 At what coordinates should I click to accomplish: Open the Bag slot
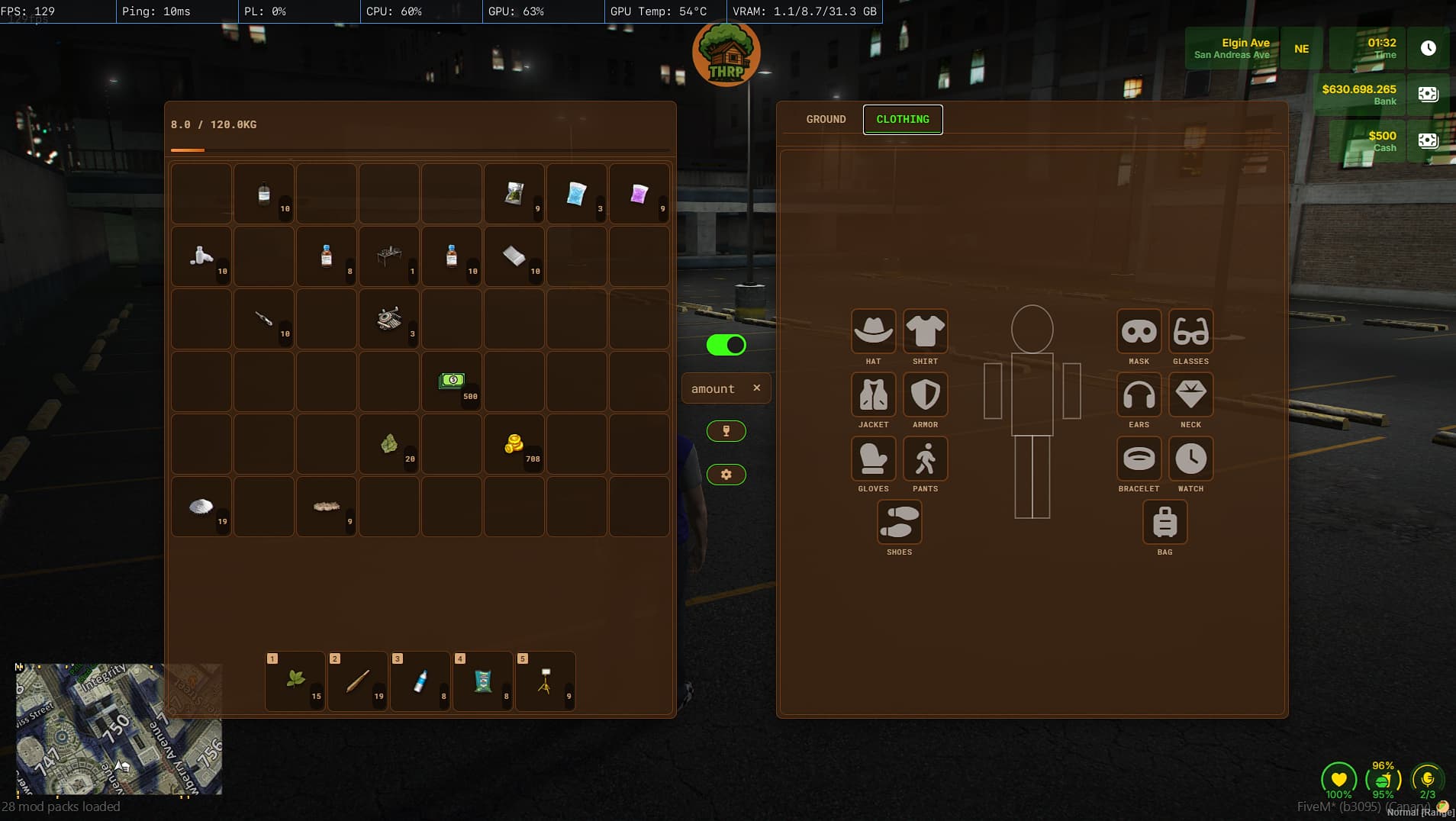pos(1164,522)
